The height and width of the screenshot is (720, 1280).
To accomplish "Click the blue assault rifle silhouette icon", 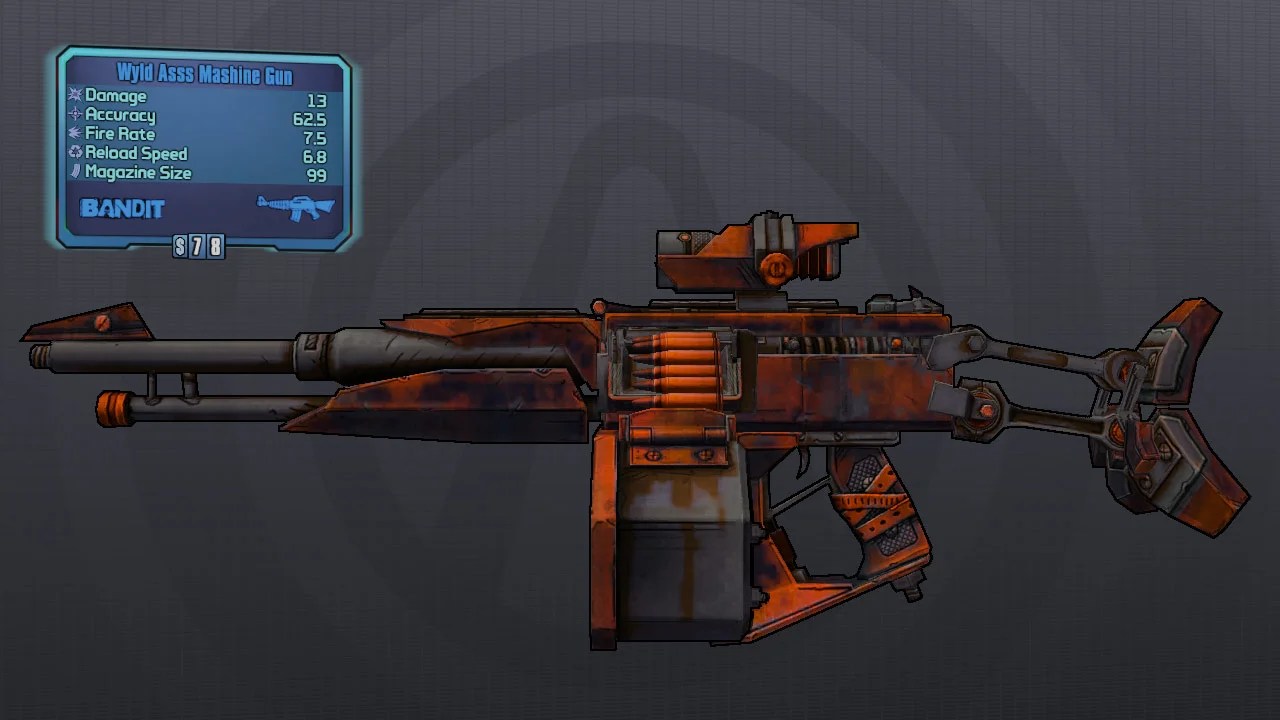I will (x=297, y=209).
